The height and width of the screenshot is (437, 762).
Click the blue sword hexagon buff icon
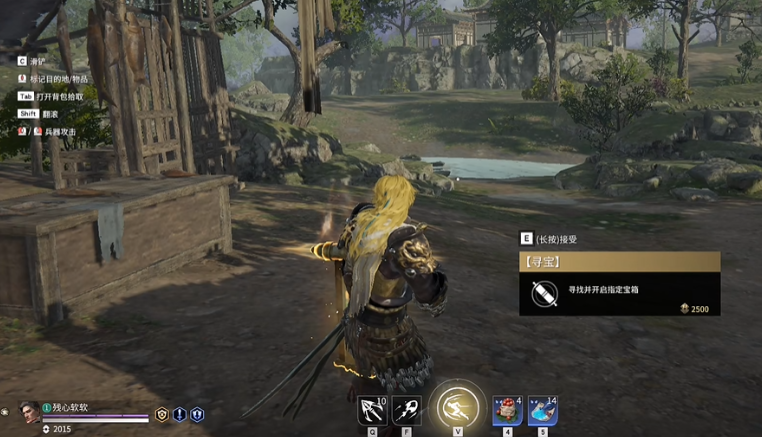[180, 414]
